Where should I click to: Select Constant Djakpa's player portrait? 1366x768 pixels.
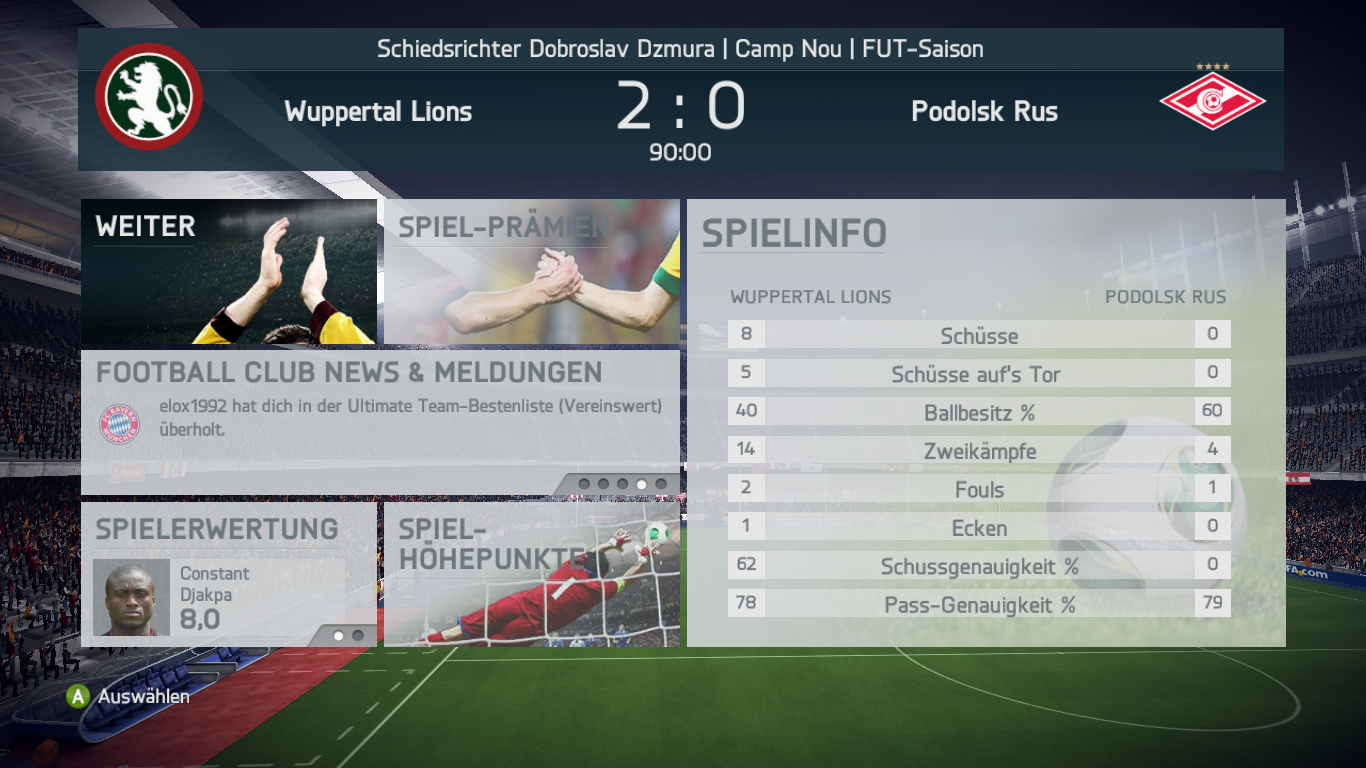click(132, 598)
